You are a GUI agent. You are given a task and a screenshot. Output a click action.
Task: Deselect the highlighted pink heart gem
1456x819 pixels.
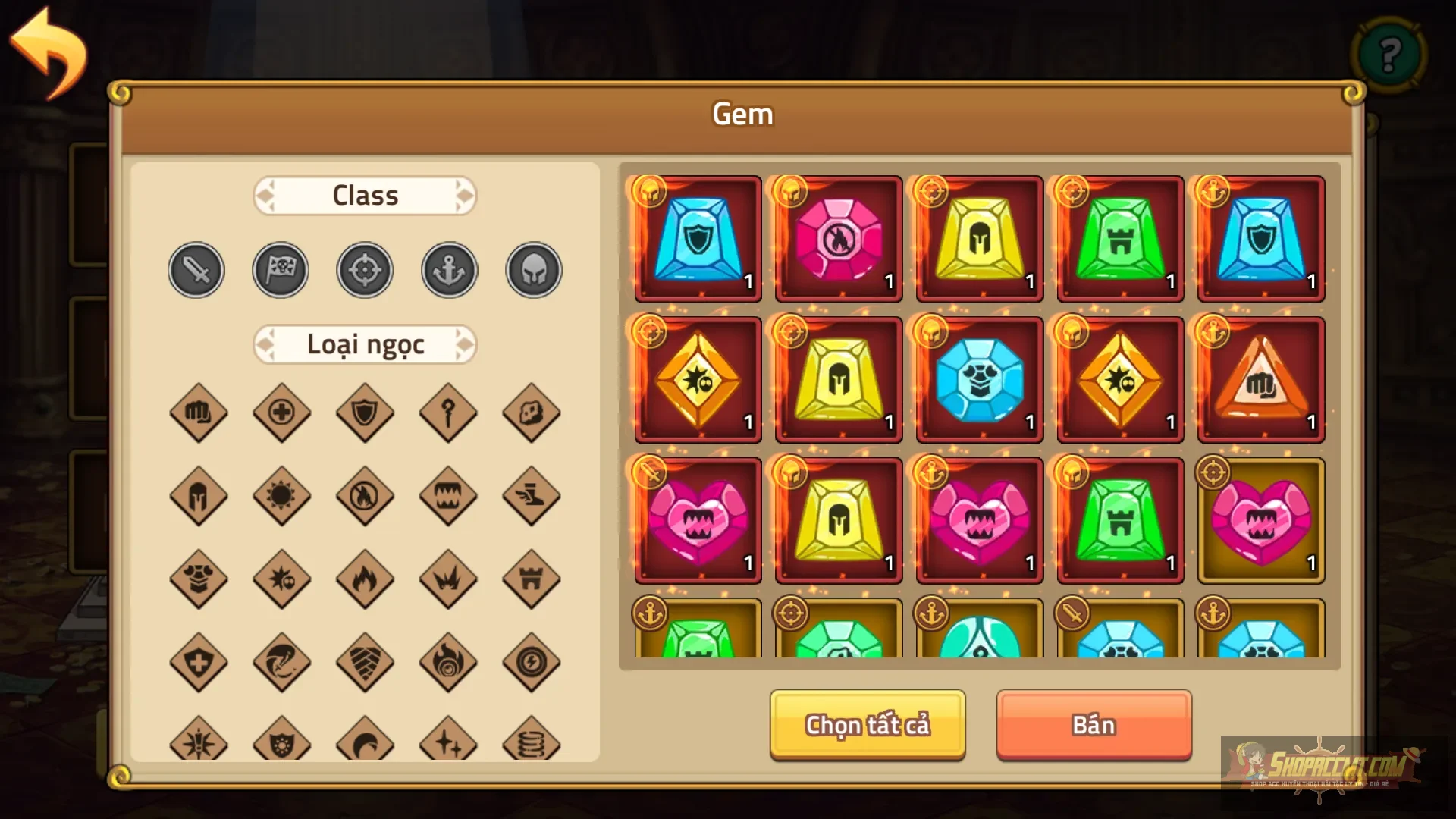tap(1260, 519)
